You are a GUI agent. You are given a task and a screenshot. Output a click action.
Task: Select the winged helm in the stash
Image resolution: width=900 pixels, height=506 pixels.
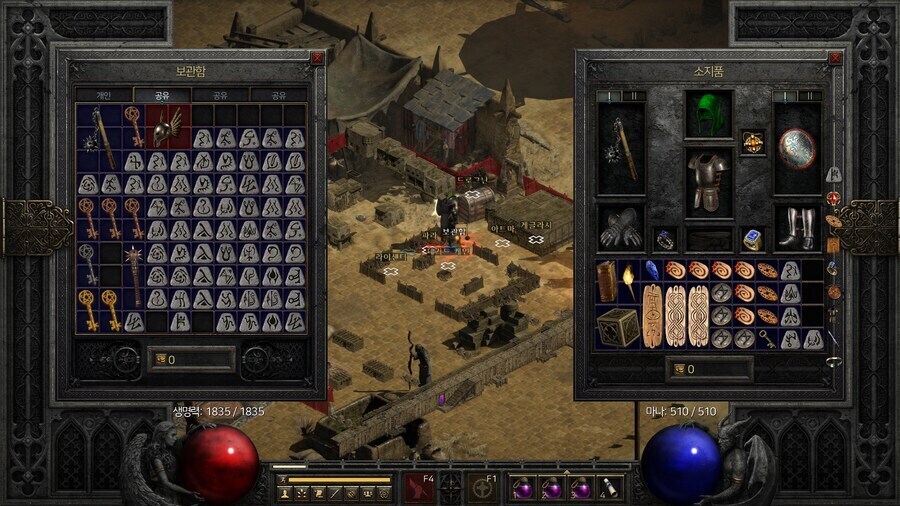(167, 125)
